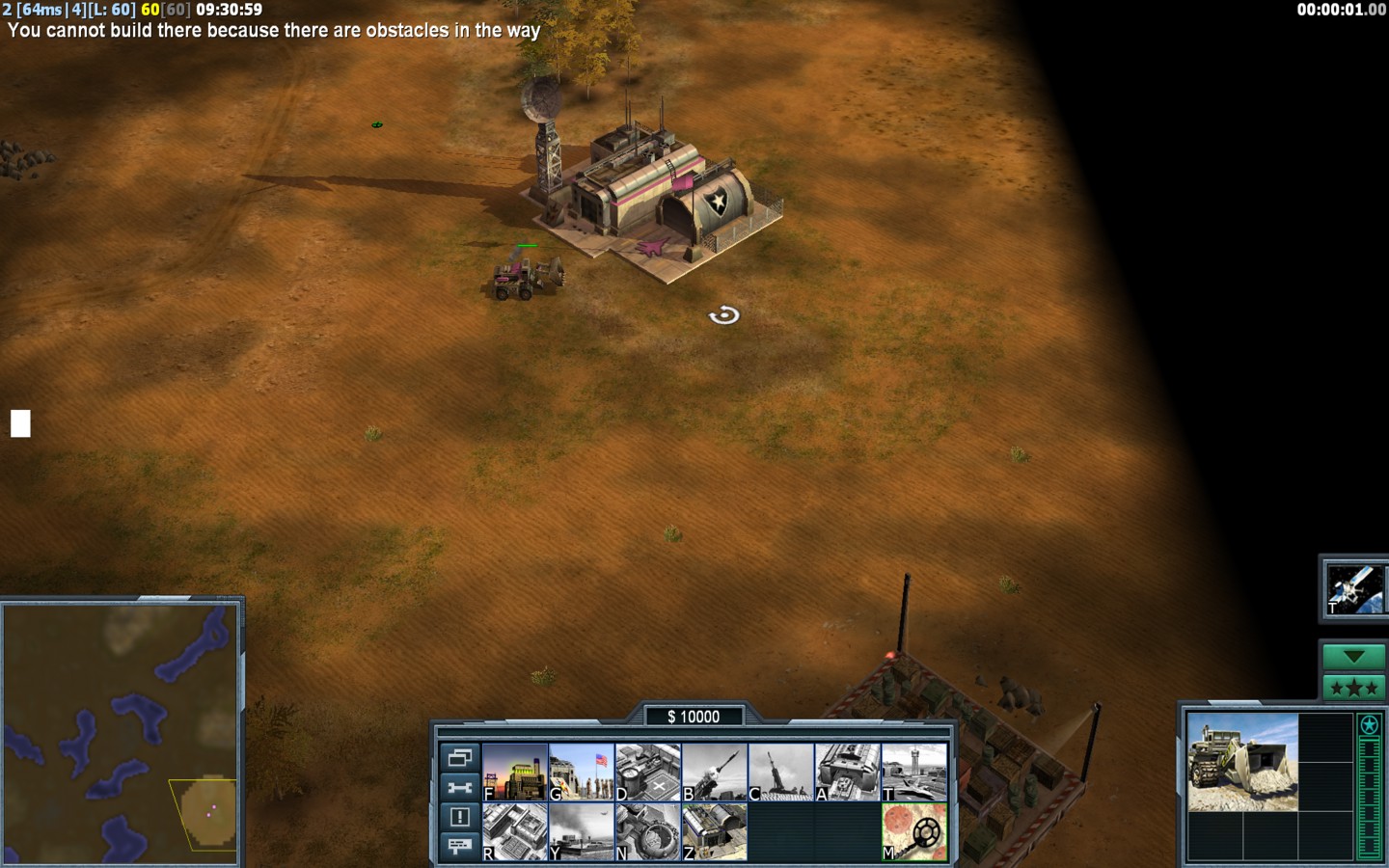Build the Cold Fusion Reactor (F)
1389x868 pixels.
point(515,772)
